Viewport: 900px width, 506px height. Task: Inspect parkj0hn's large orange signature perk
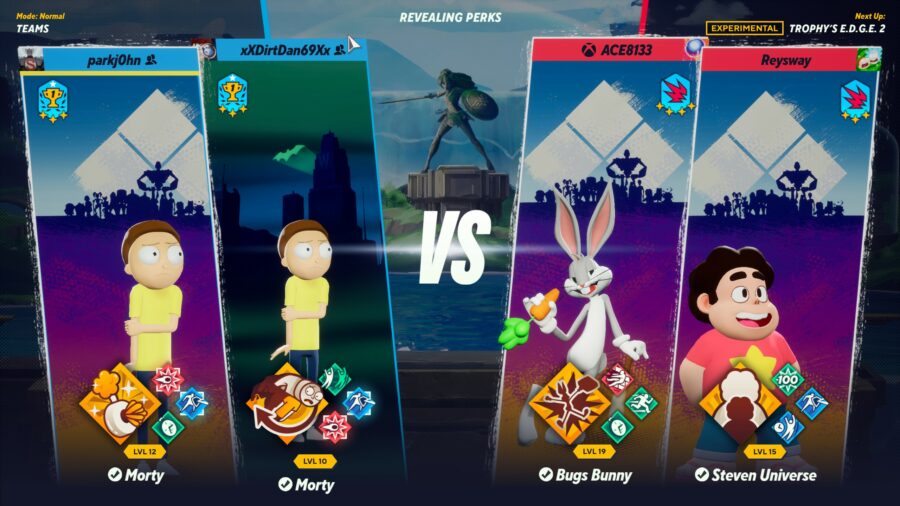[x=121, y=404]
